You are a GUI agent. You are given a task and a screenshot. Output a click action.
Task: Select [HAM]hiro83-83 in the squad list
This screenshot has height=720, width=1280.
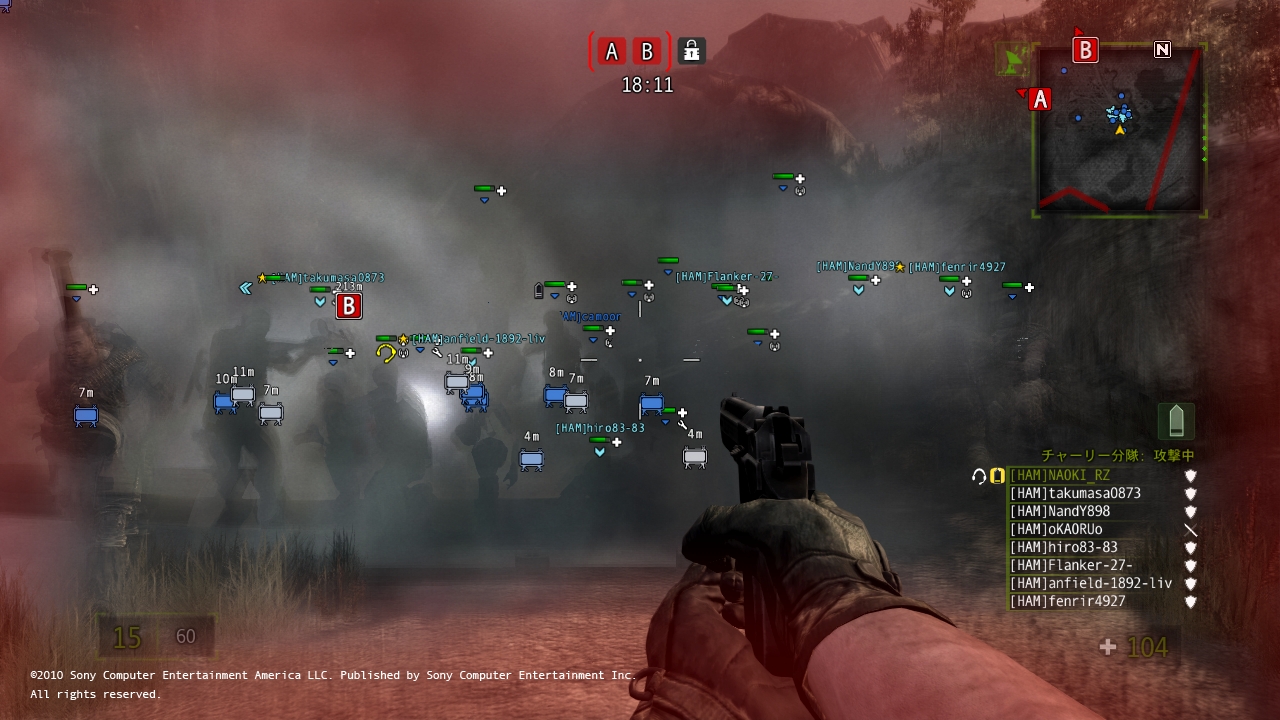1064,548
